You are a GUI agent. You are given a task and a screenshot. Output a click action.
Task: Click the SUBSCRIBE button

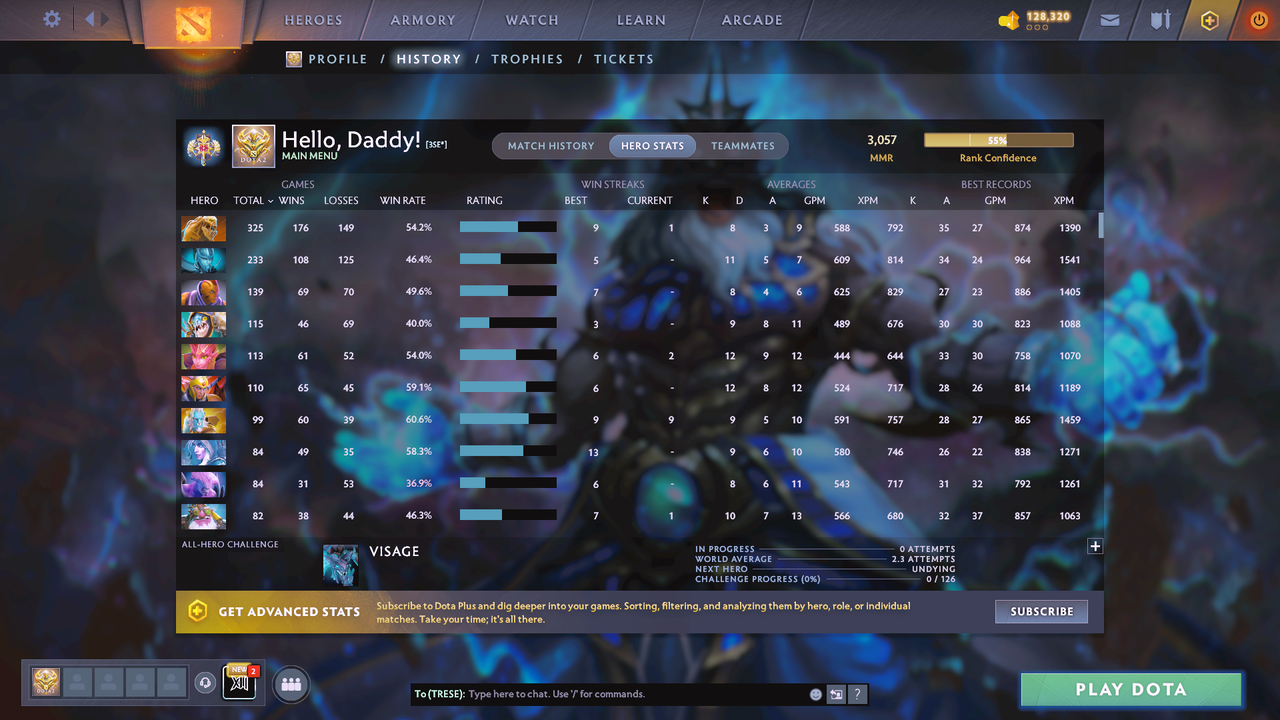pyautogui.click(x=1041, y=611)
